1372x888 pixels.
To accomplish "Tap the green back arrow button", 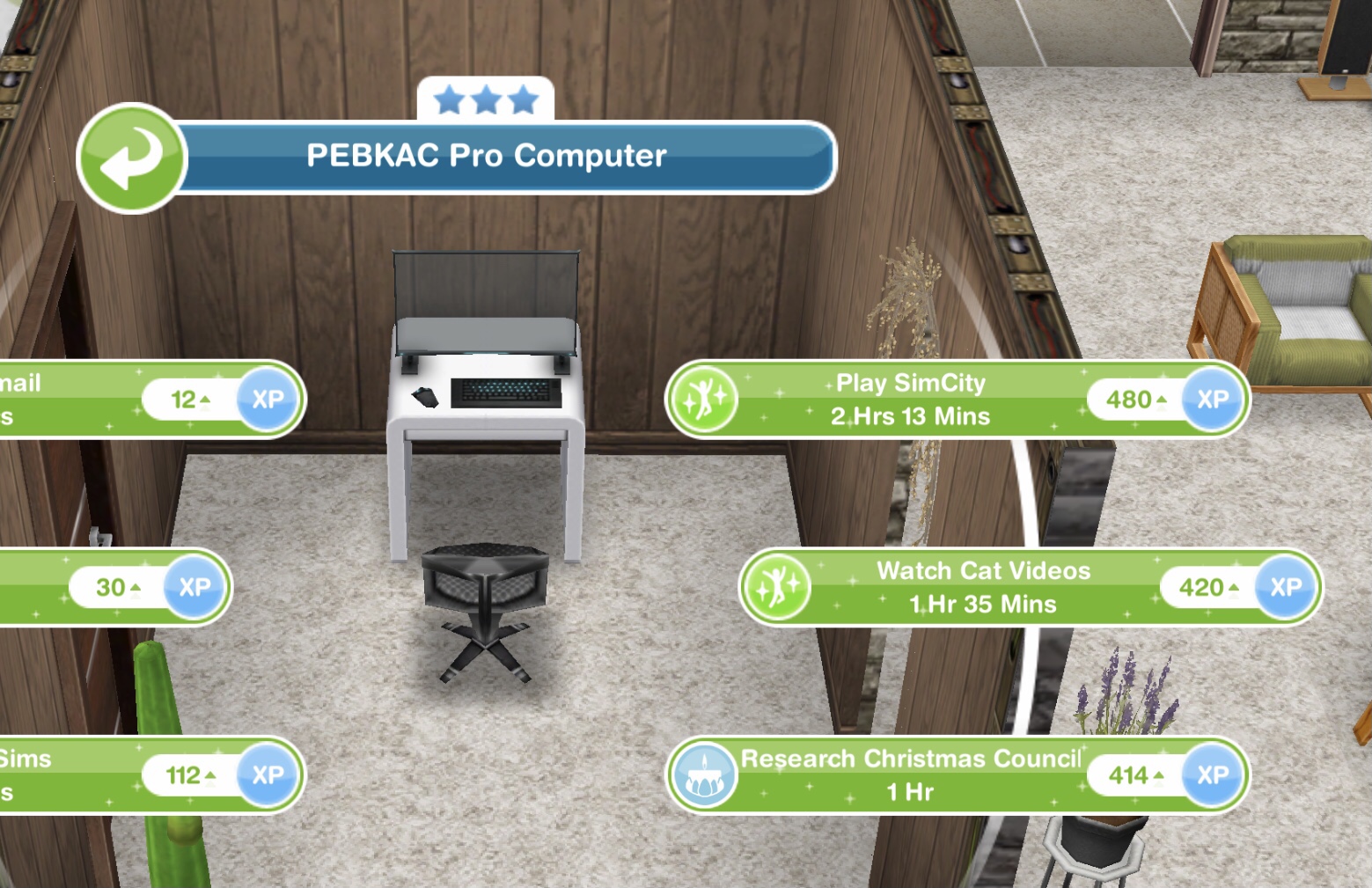I will pyautogui.click(x=132, y=158).
